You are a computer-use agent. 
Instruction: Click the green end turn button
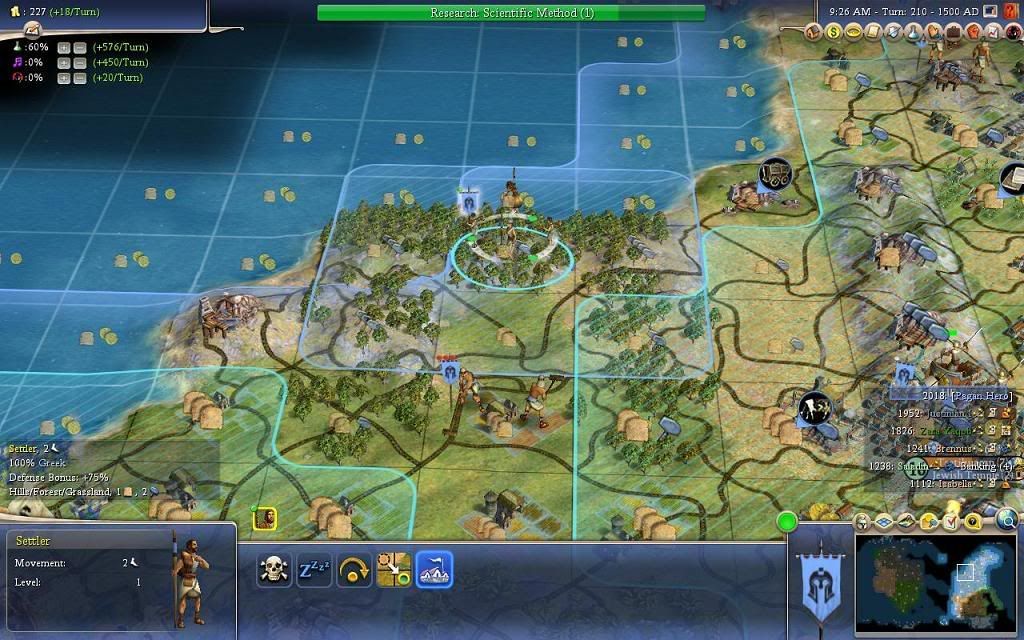787,521
